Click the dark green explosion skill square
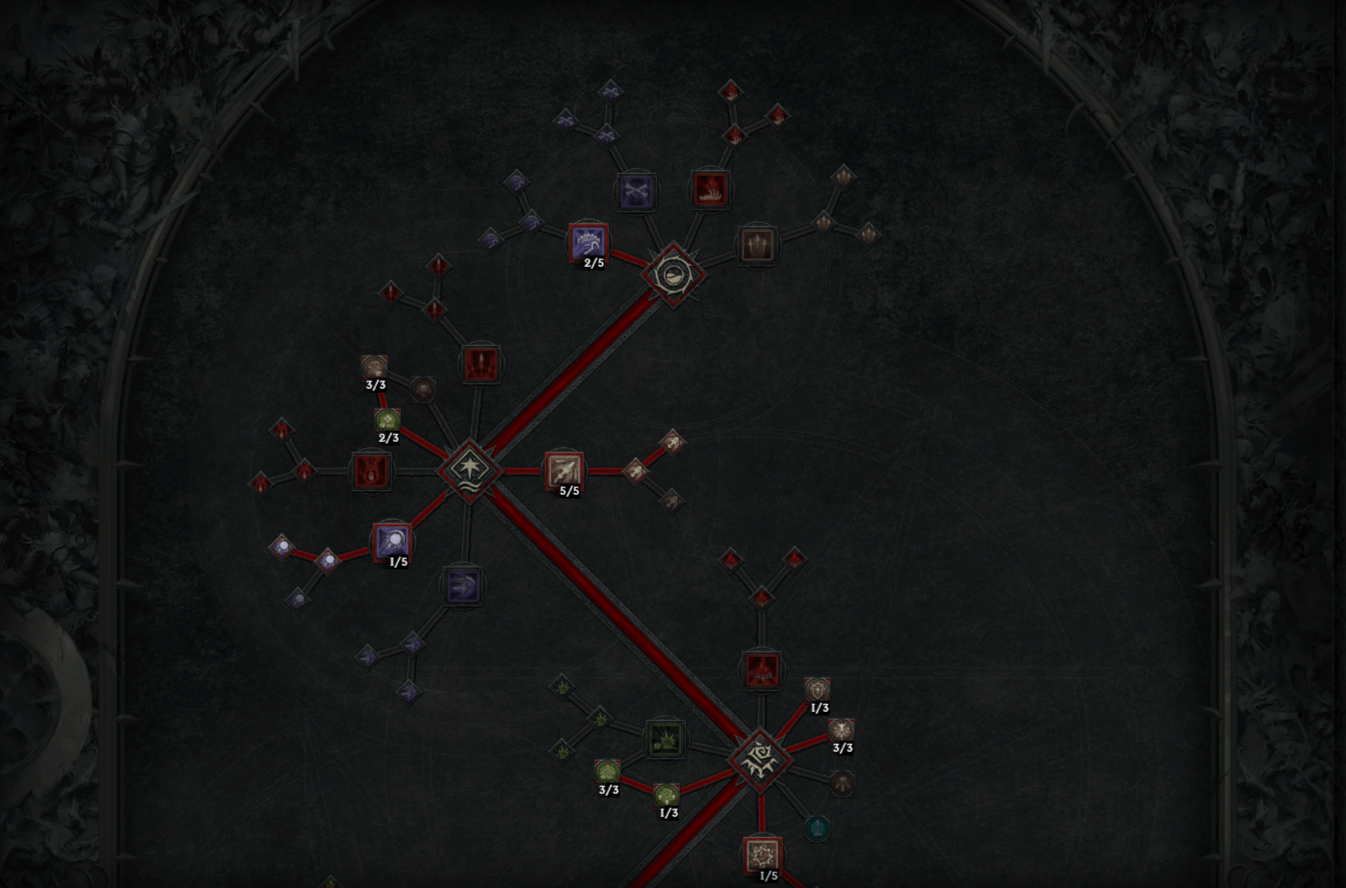This screenshot has height=888, width=1346. [665, 740]
